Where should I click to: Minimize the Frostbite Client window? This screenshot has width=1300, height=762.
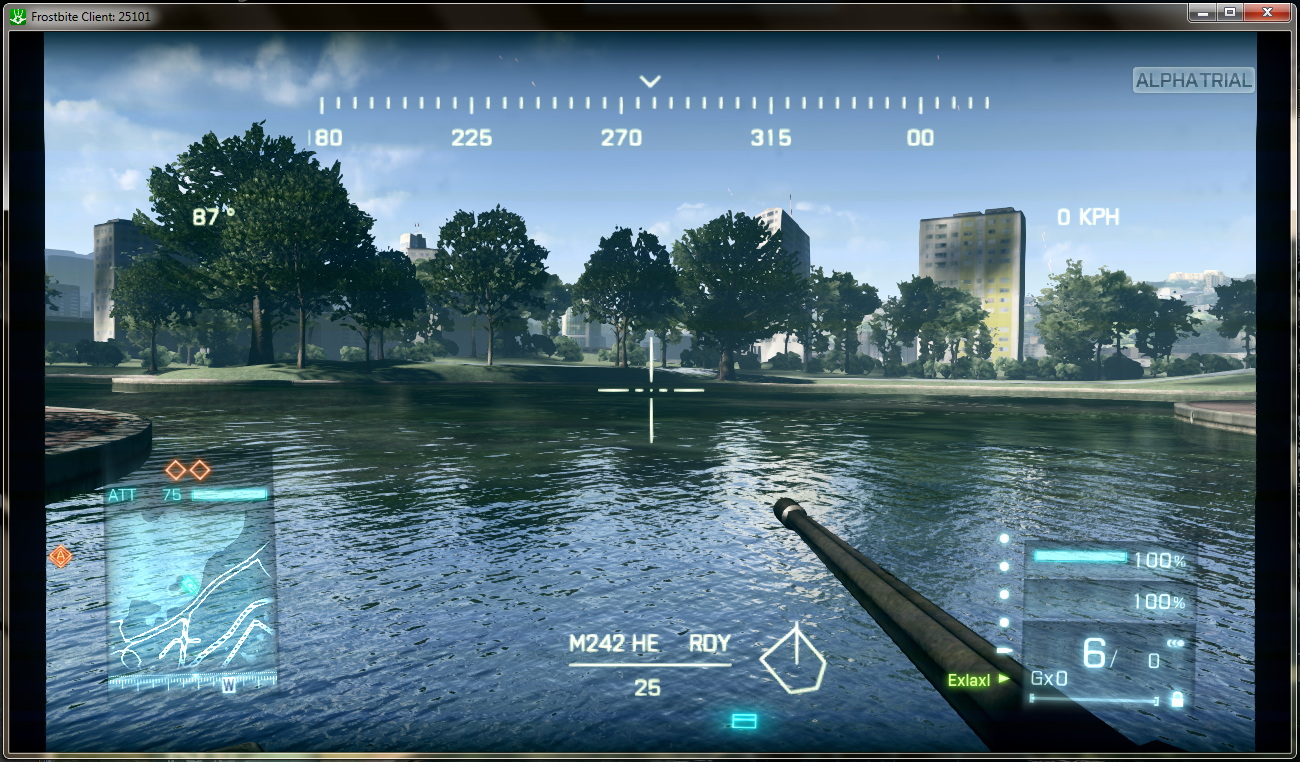coord(1203,12)
